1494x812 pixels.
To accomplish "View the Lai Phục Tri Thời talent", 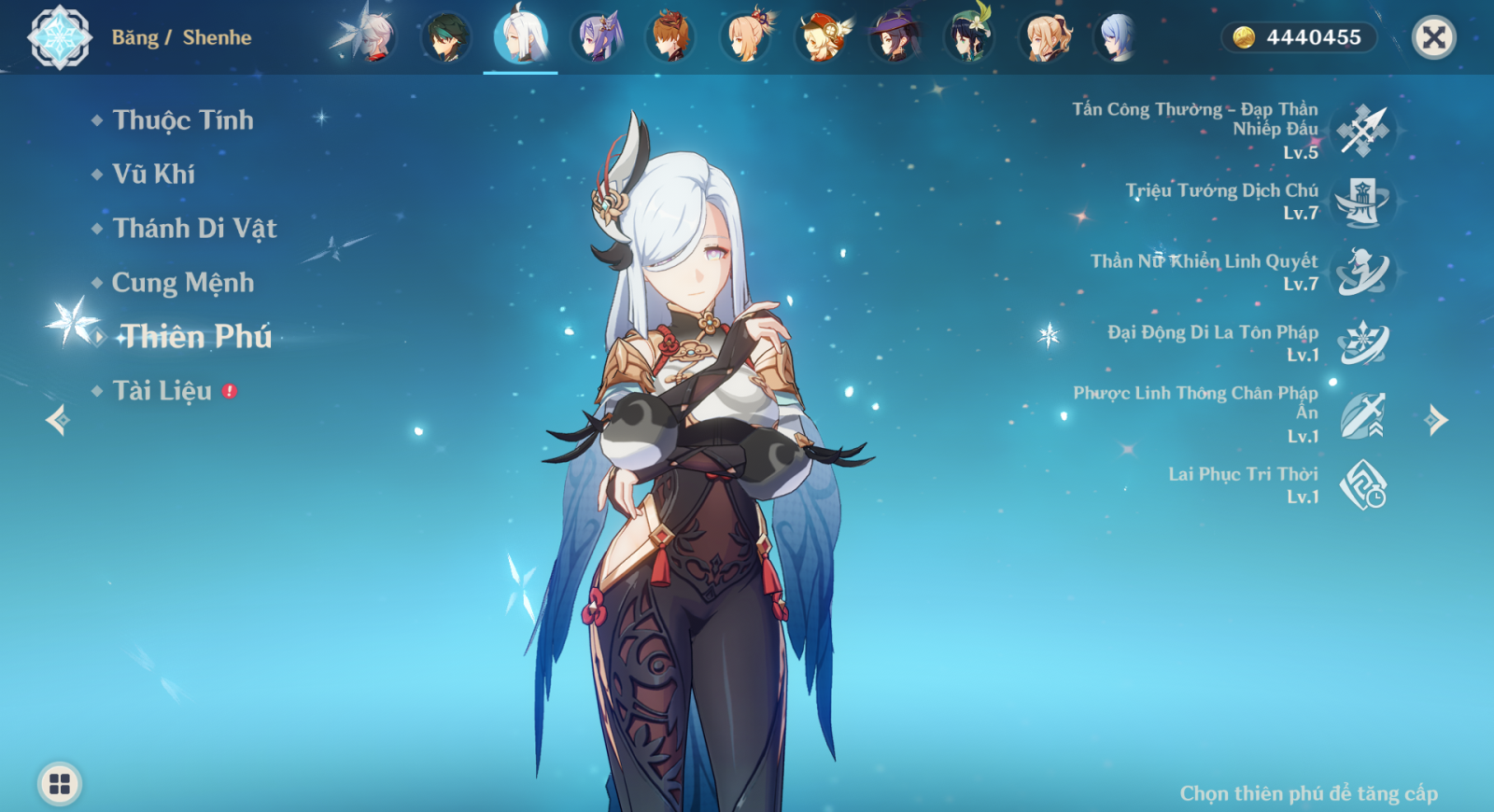I will click(x=1362, y=485).
